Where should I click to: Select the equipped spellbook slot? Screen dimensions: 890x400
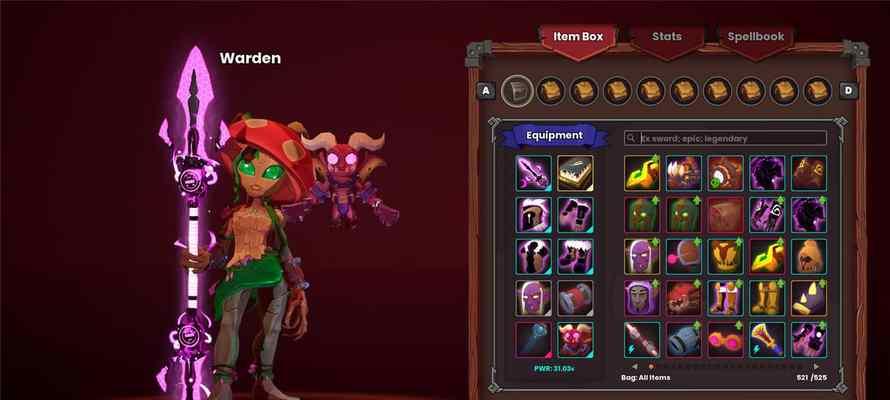click(x=575, y=172)
